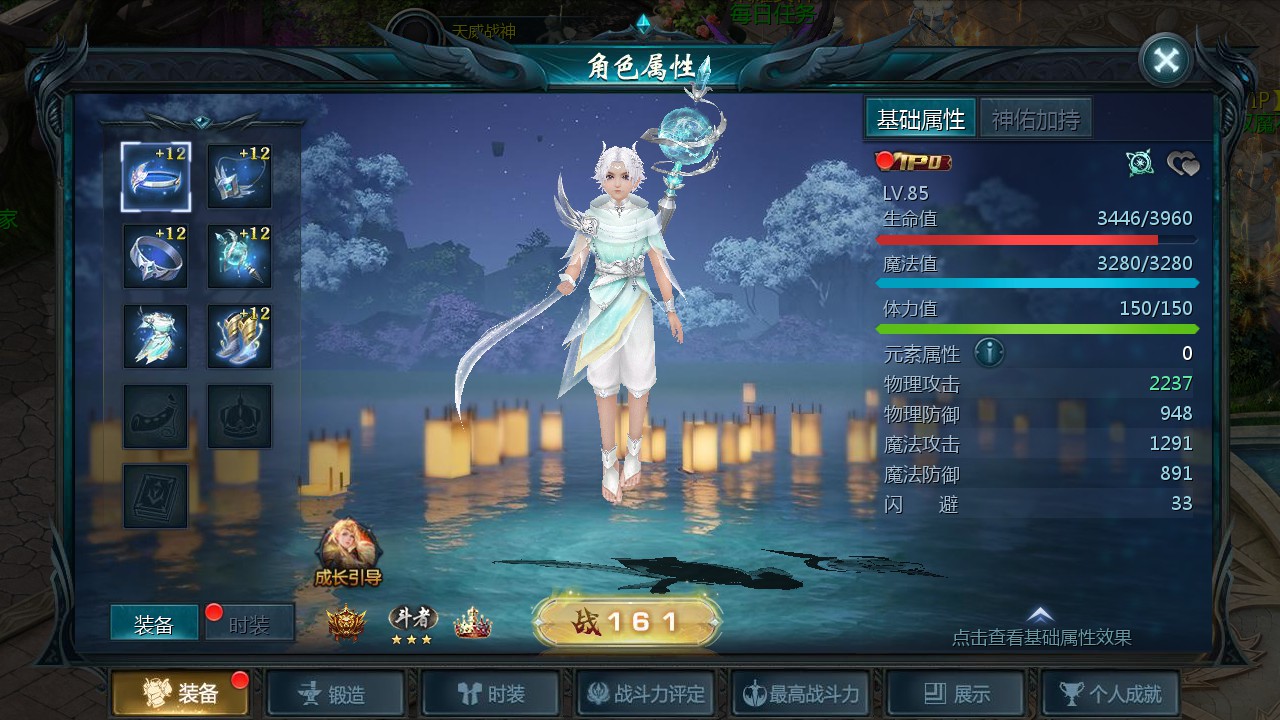This screenshot has height=720, width=1280.
Task: Select the 基础属性 tab
Action: click(x=920, y=120)
